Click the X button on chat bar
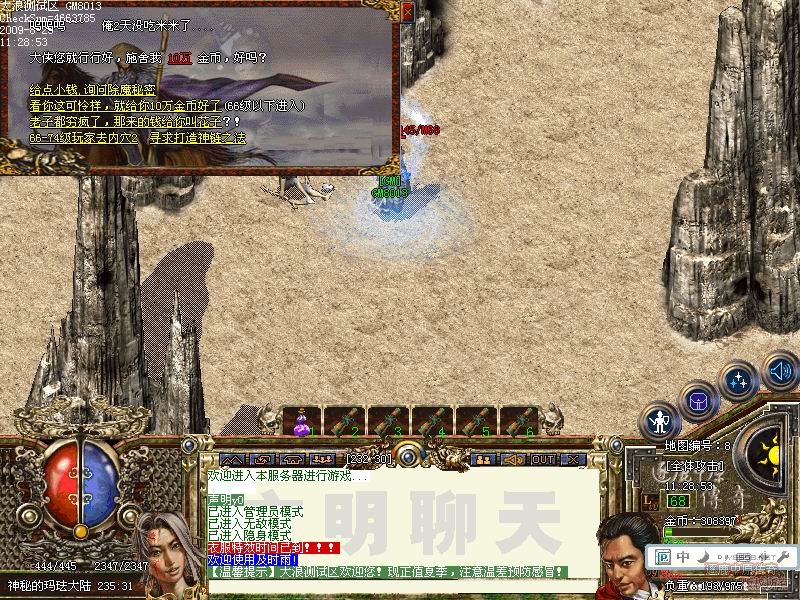Screen dimensions: 800x600 click(572, 460)
